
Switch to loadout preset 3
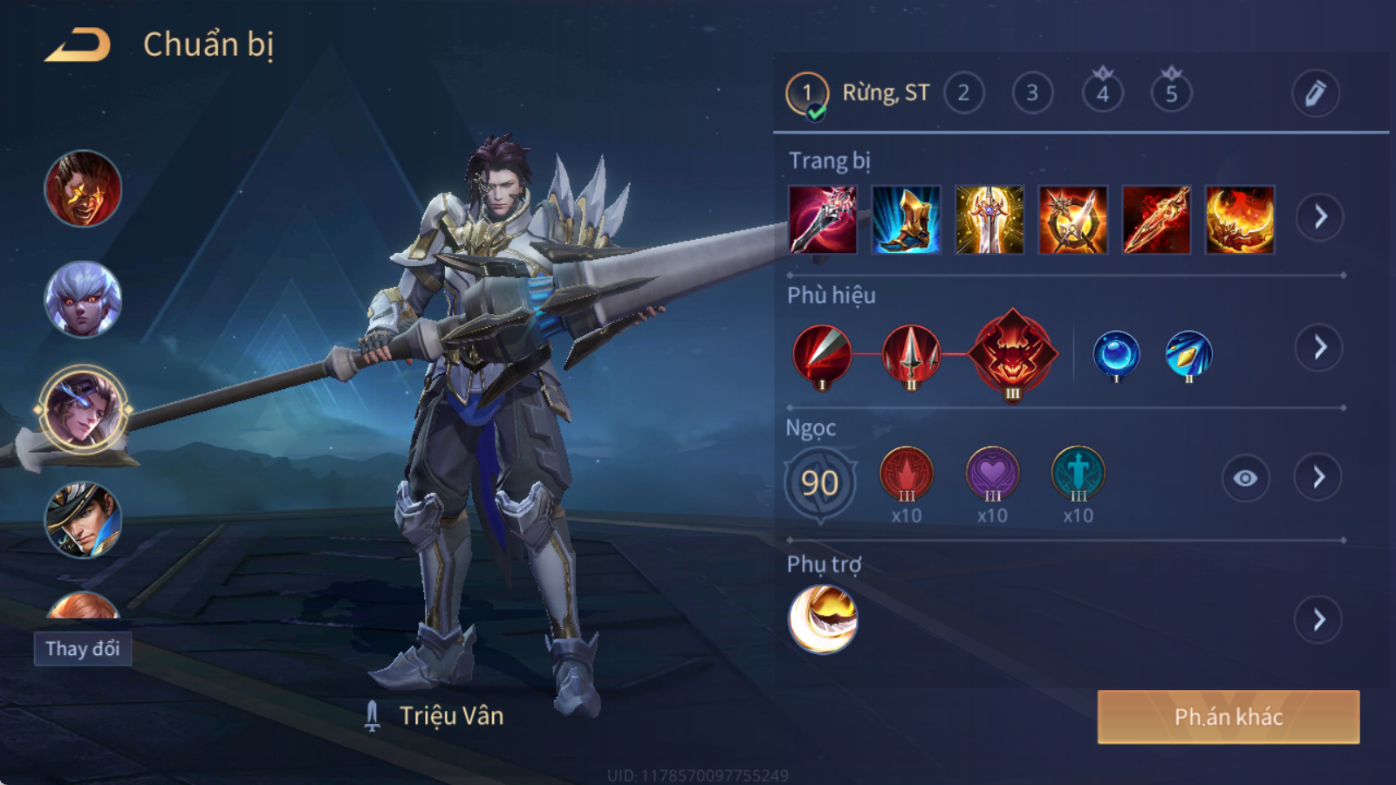pos(1032,94)
